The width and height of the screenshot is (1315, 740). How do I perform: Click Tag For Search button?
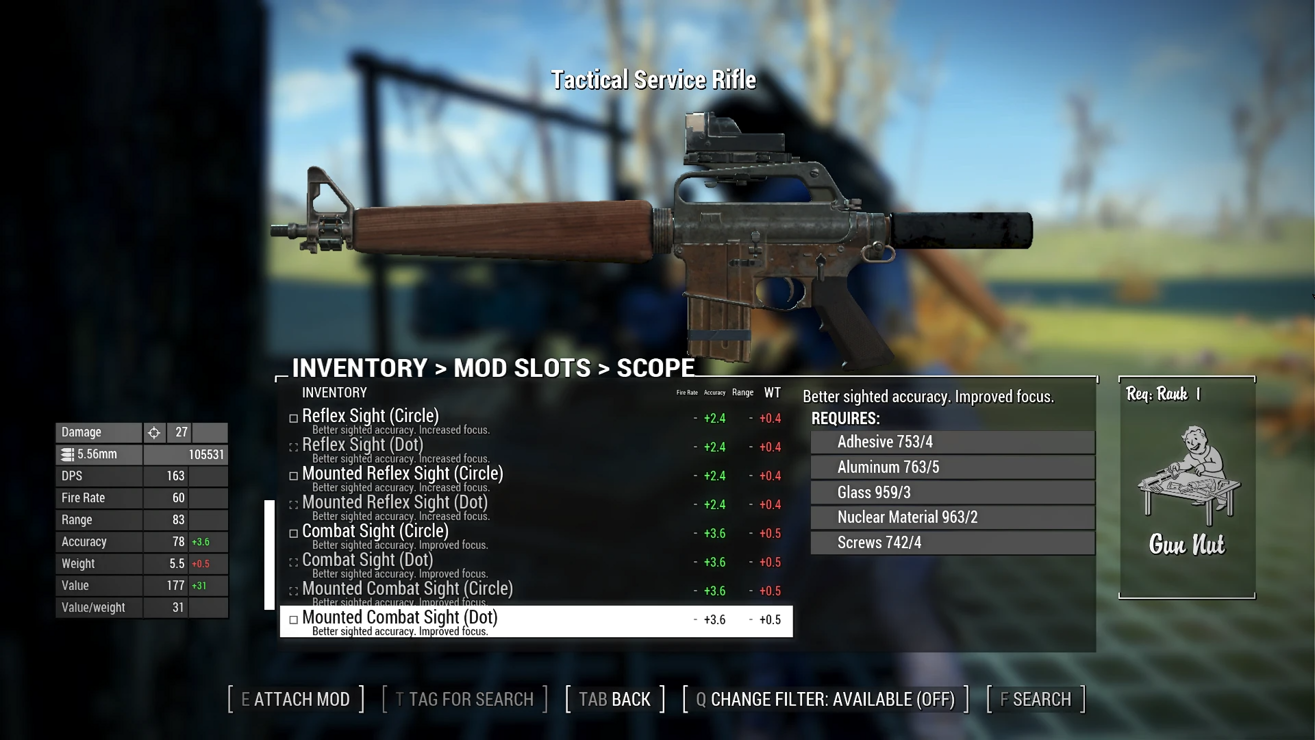pos(465,699)
